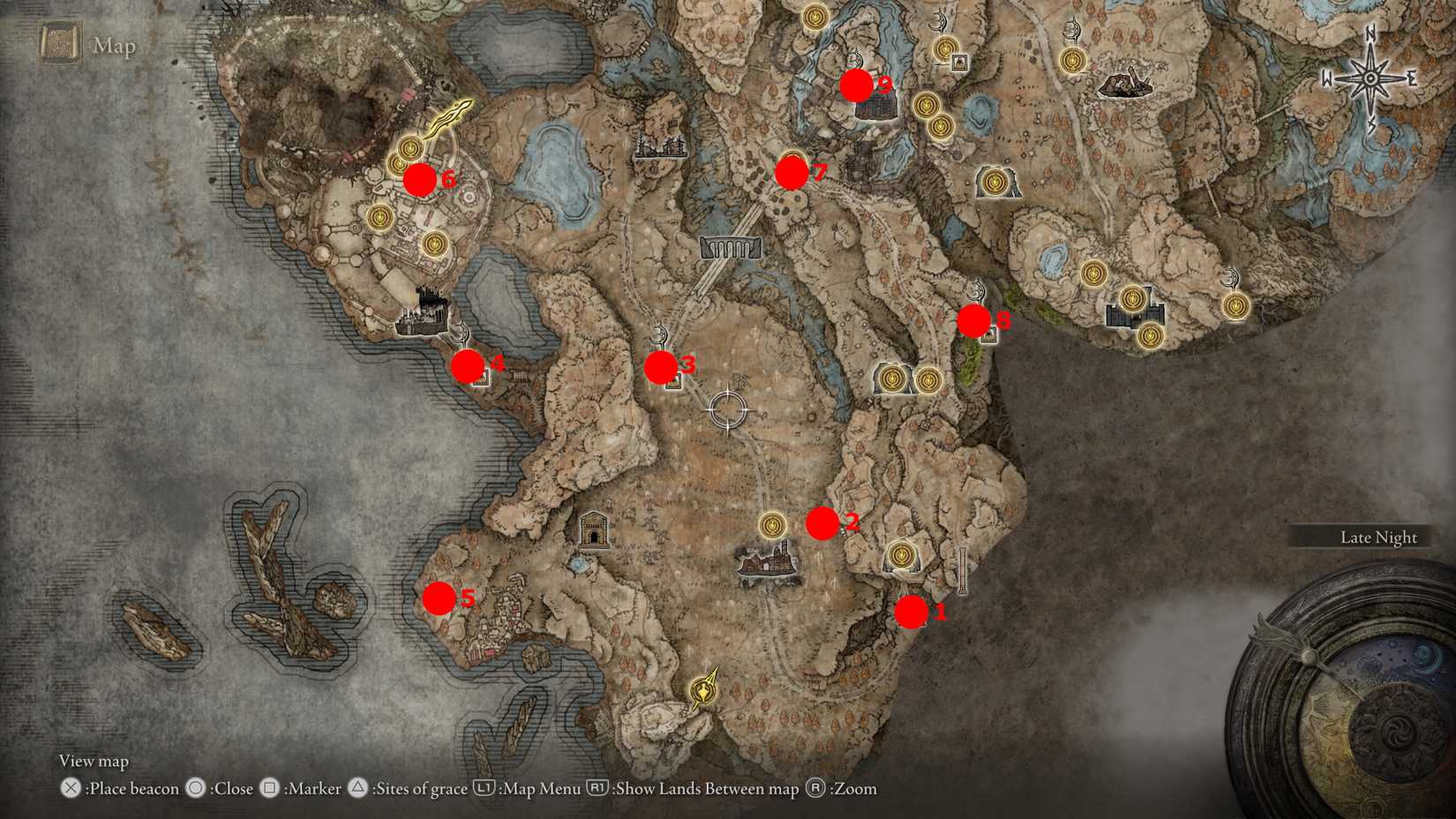This screenshot has height=819, width=1456.
Task: Click the circle Close prompt icon
Action: pyautogui.click(x=195, y=788)
